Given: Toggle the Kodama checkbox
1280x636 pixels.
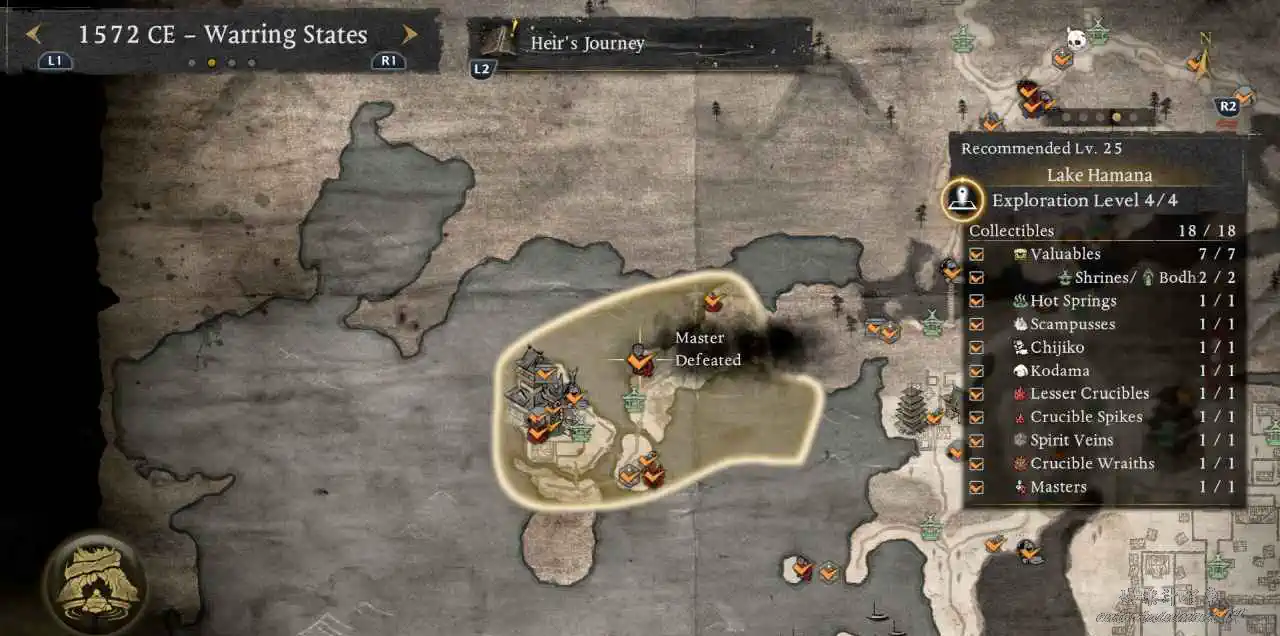Looking at the screenshot, I should click(977, 371).
